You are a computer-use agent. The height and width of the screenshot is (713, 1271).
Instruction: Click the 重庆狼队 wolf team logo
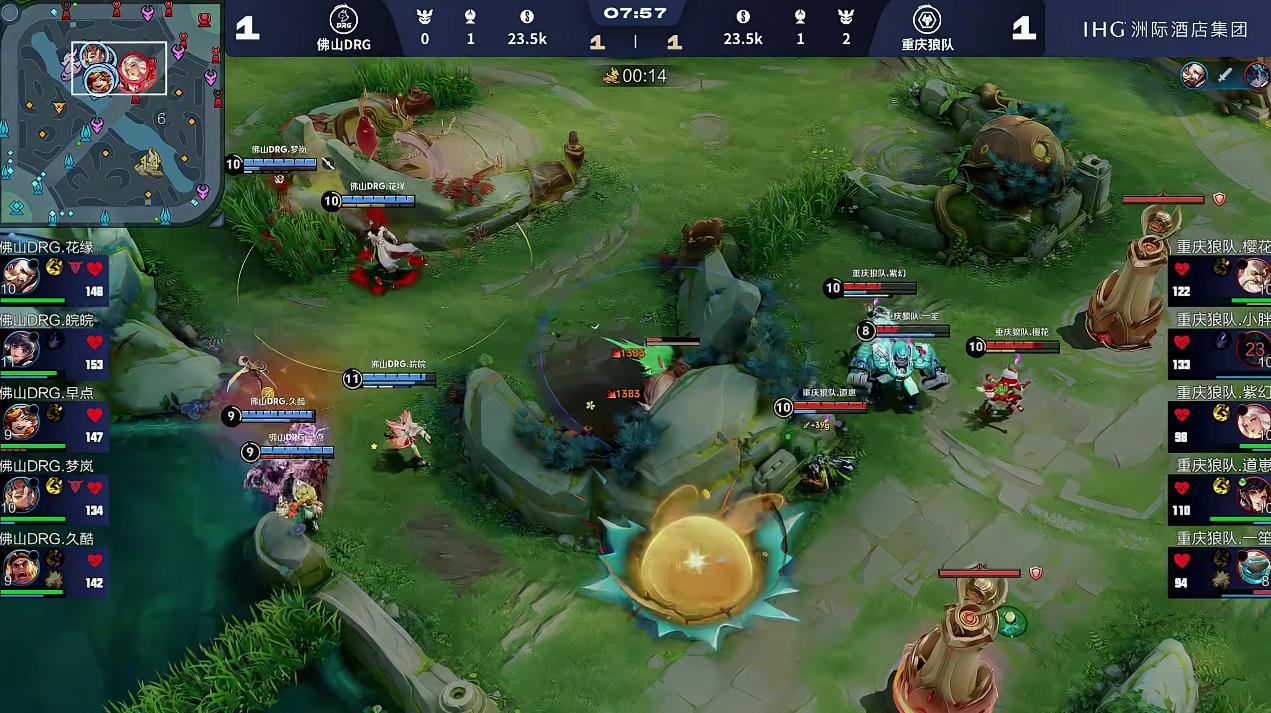pyautogui.click(x=926, y=20)
